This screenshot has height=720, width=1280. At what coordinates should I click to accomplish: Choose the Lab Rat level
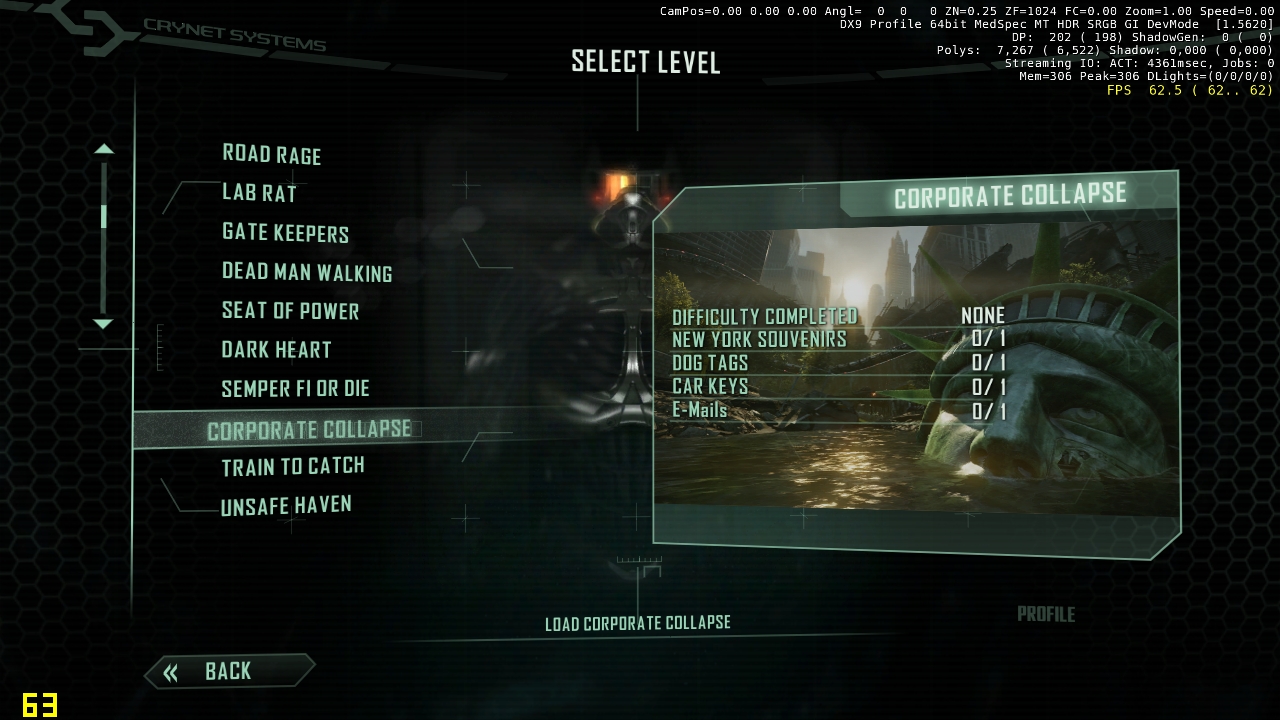259,193
